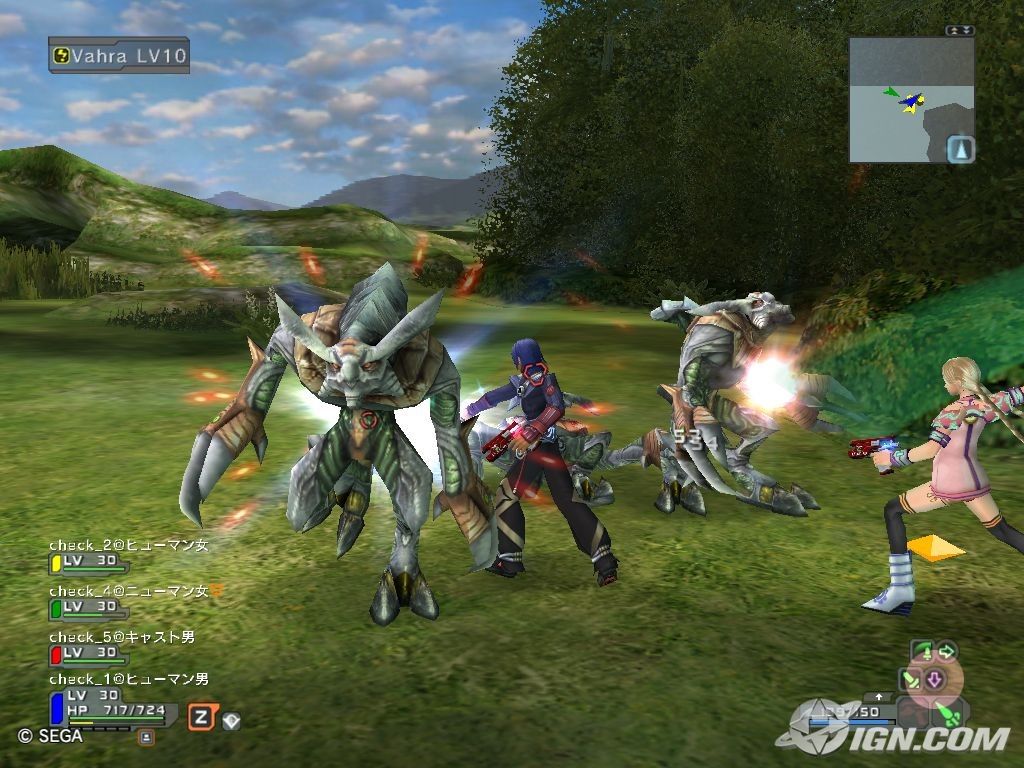This screenshot has height=768, width=1024.
Task: Click the grey diamond icon beside Z
Action: coord(231,719)
